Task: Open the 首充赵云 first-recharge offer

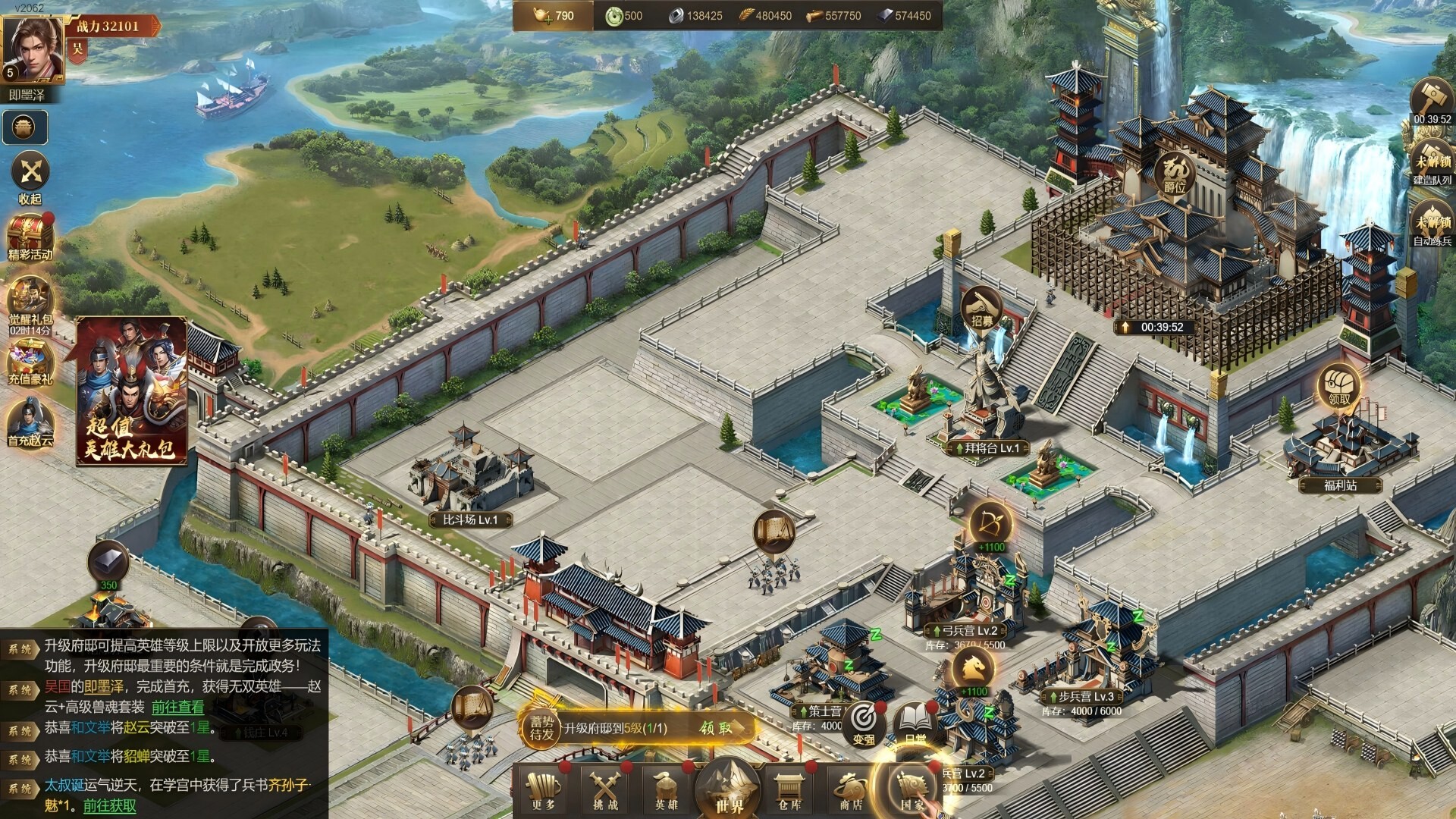Action: [30, 422]
